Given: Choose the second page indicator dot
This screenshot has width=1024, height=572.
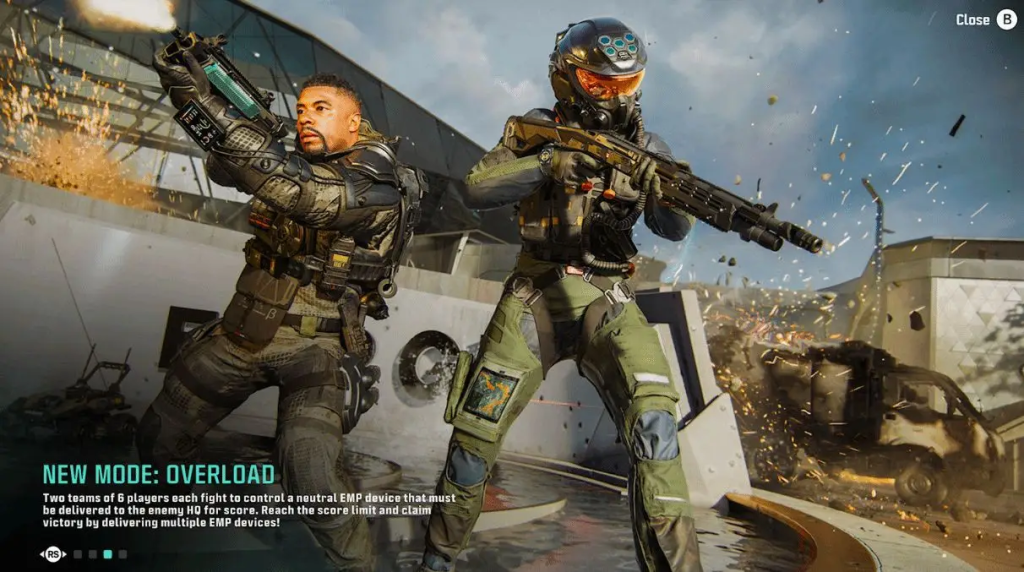Looking at the screenshot, I should pyautogui.click(x=92, y=553).
